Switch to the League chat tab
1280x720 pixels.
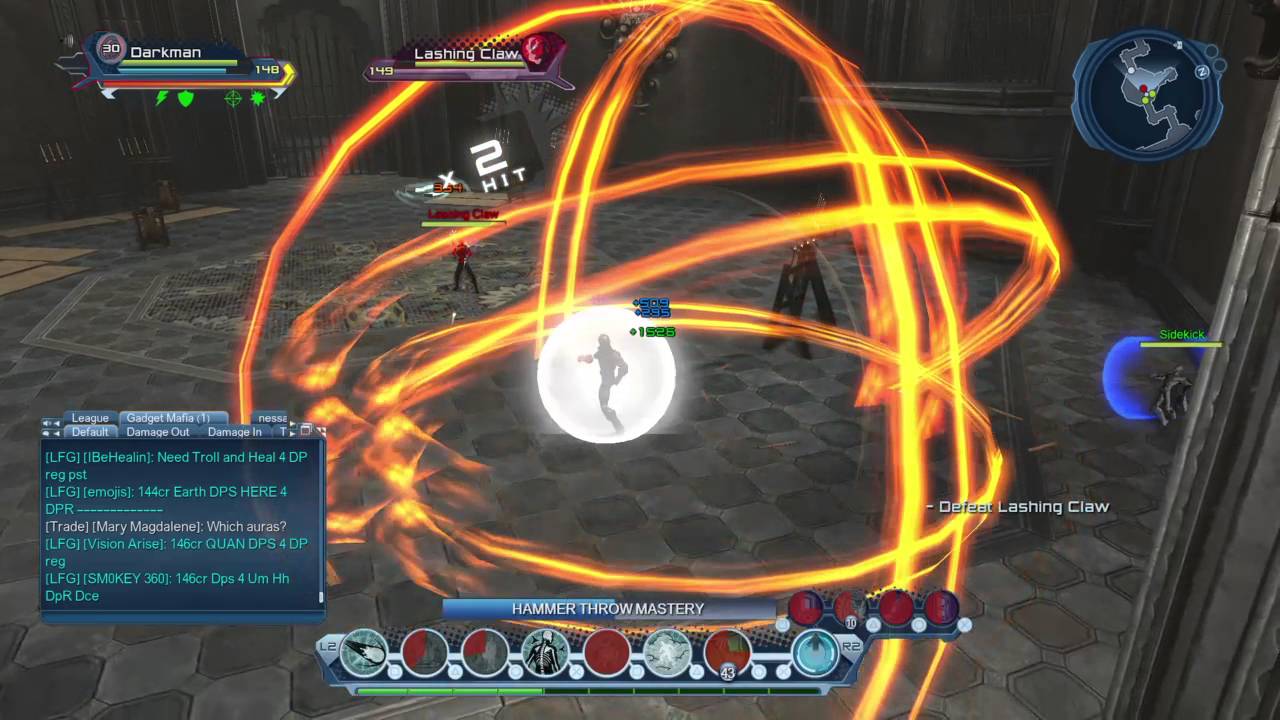point(89,418)
